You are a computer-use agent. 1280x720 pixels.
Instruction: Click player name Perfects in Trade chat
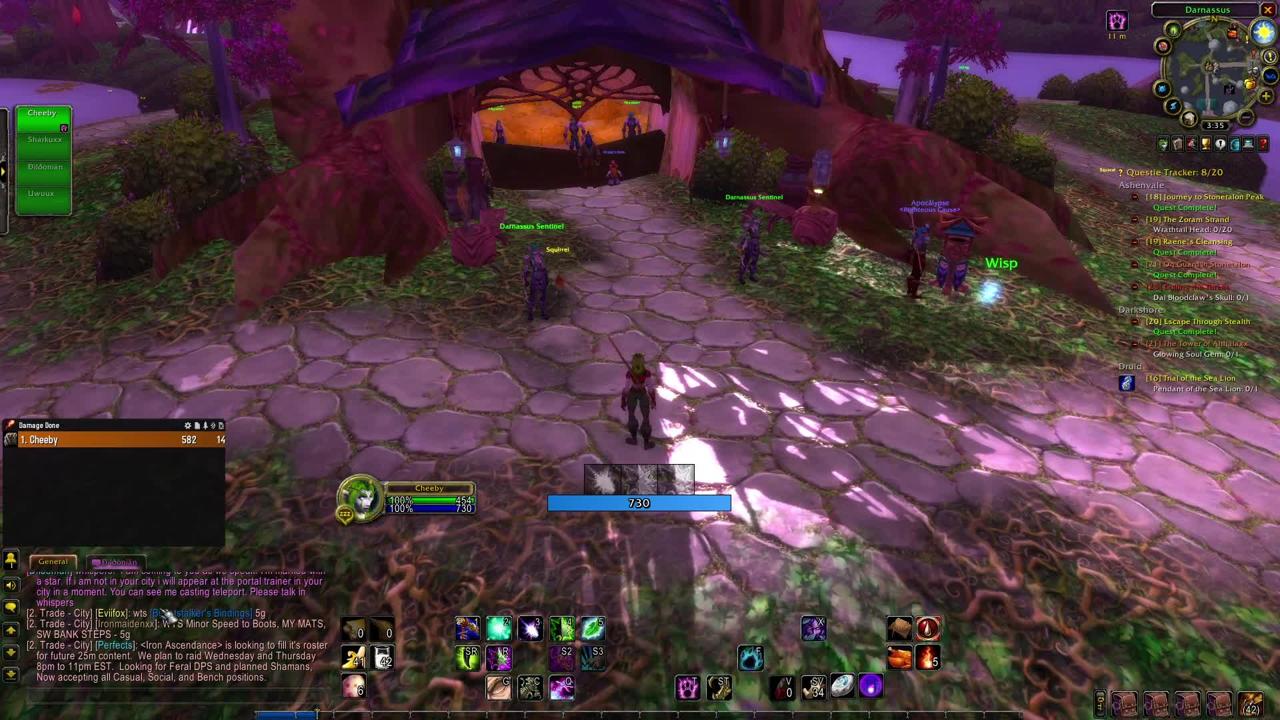115,646
